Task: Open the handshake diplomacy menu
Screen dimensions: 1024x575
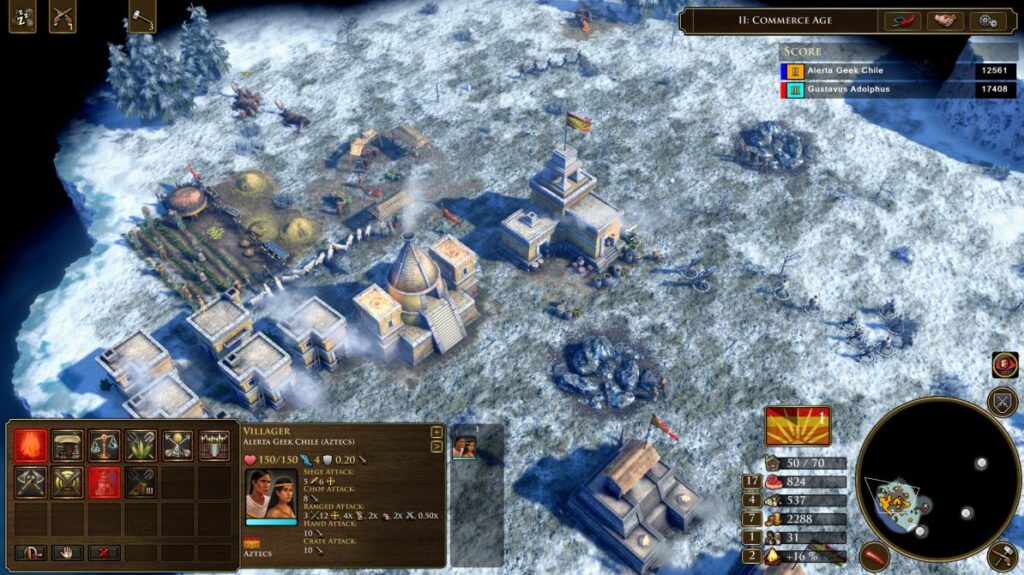Action: tap(944, 20)
